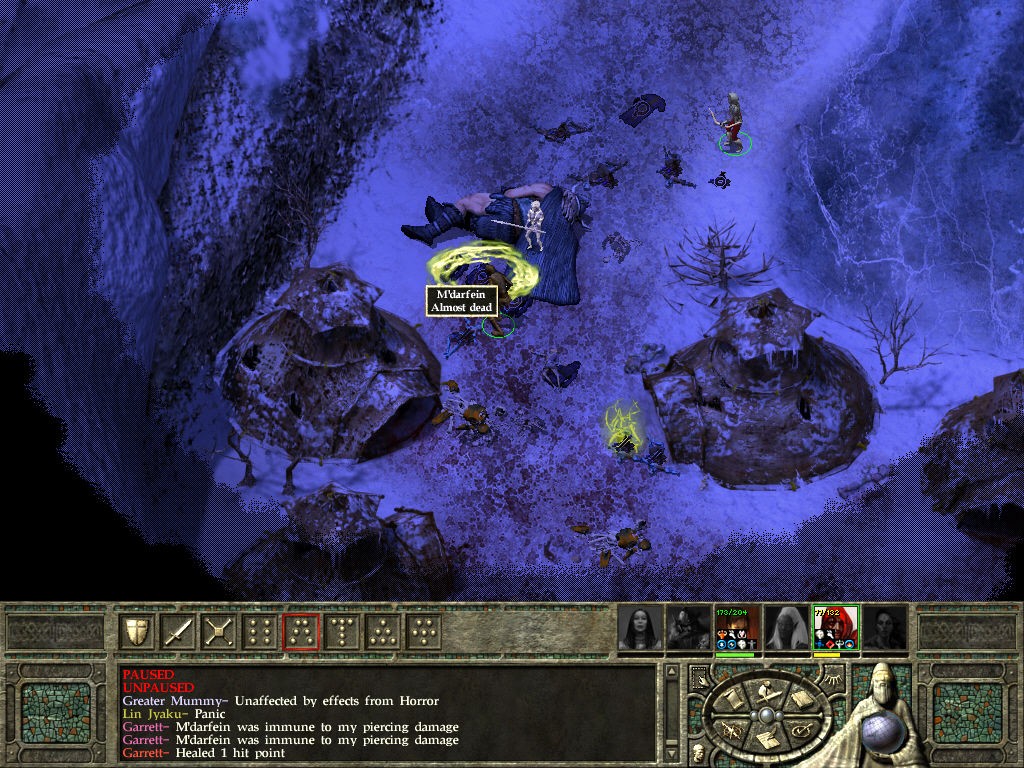Screen dimensions: 1024x768
Task: Choose the white-haired elf portrait
Action: point(787,628)
